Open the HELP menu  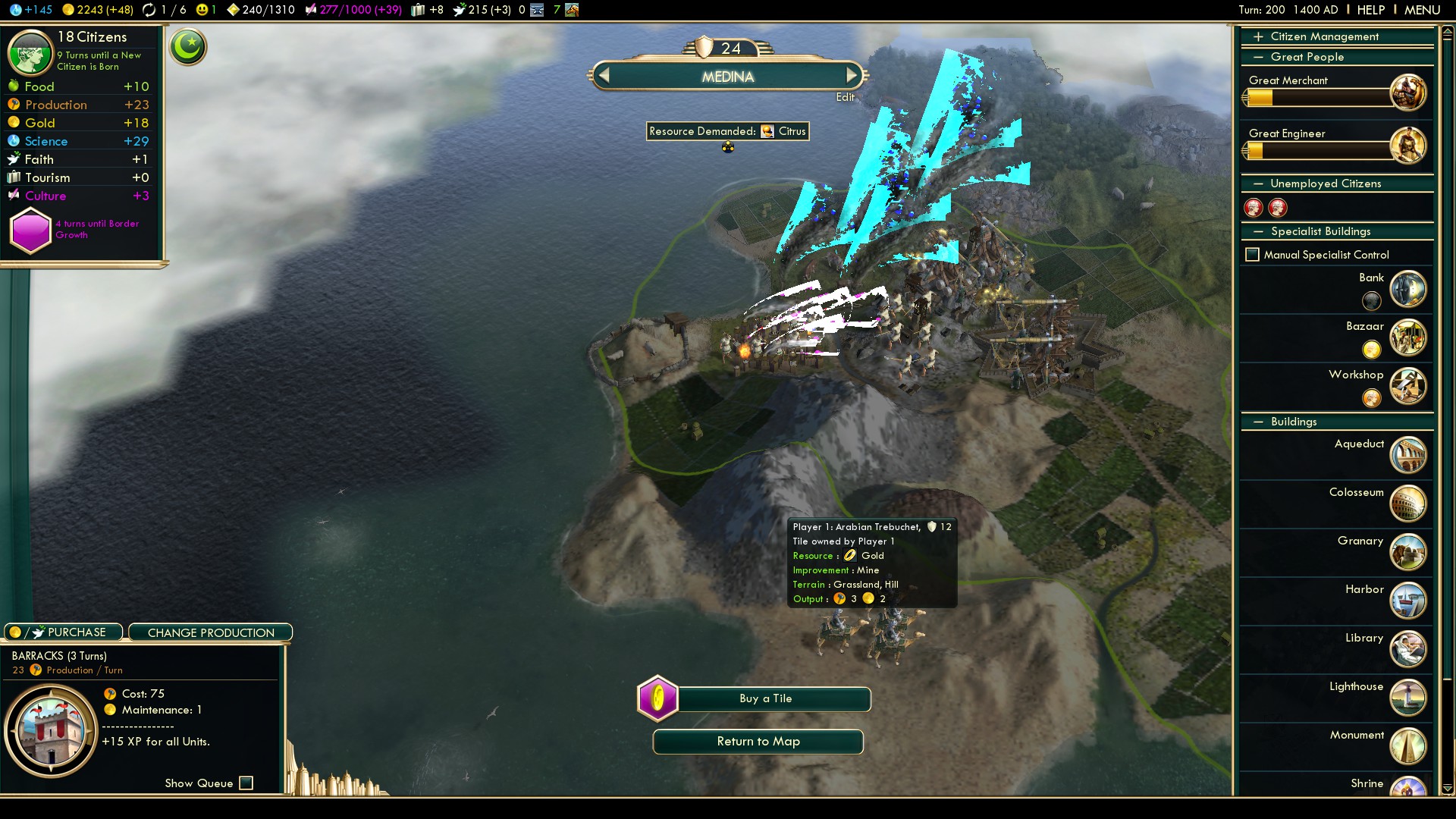coord(1370,10)
